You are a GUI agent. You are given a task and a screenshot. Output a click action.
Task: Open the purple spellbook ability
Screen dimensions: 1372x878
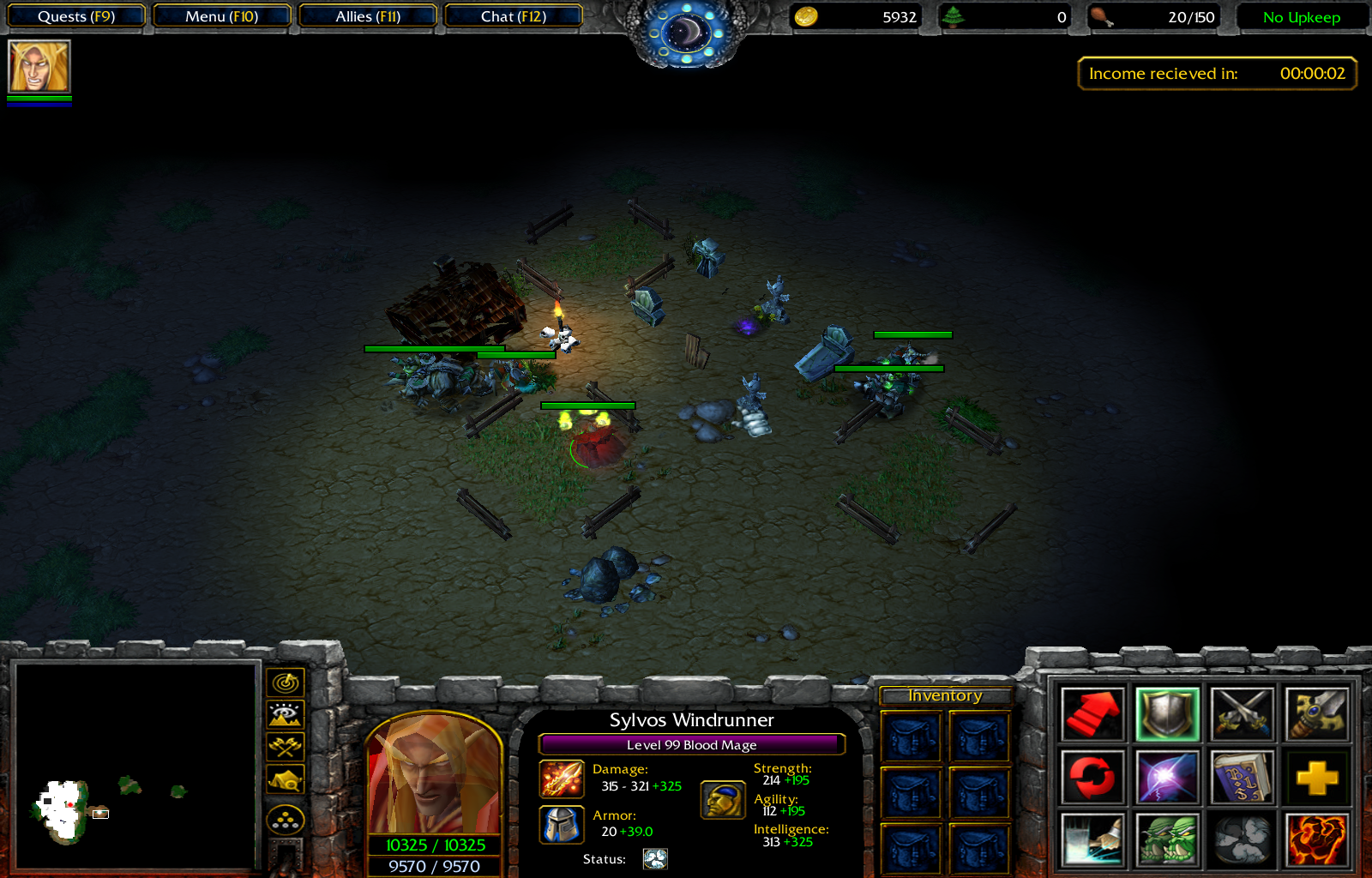[1240, 777]
